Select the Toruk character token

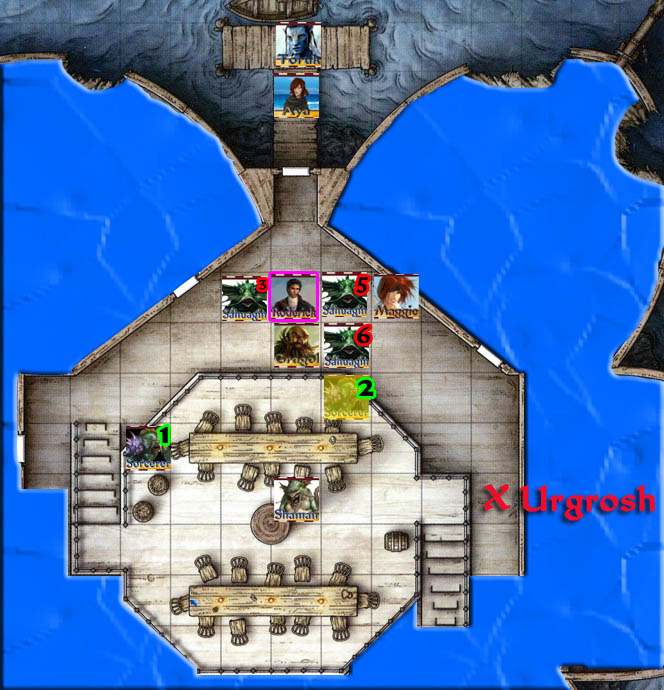coord(298,46)
